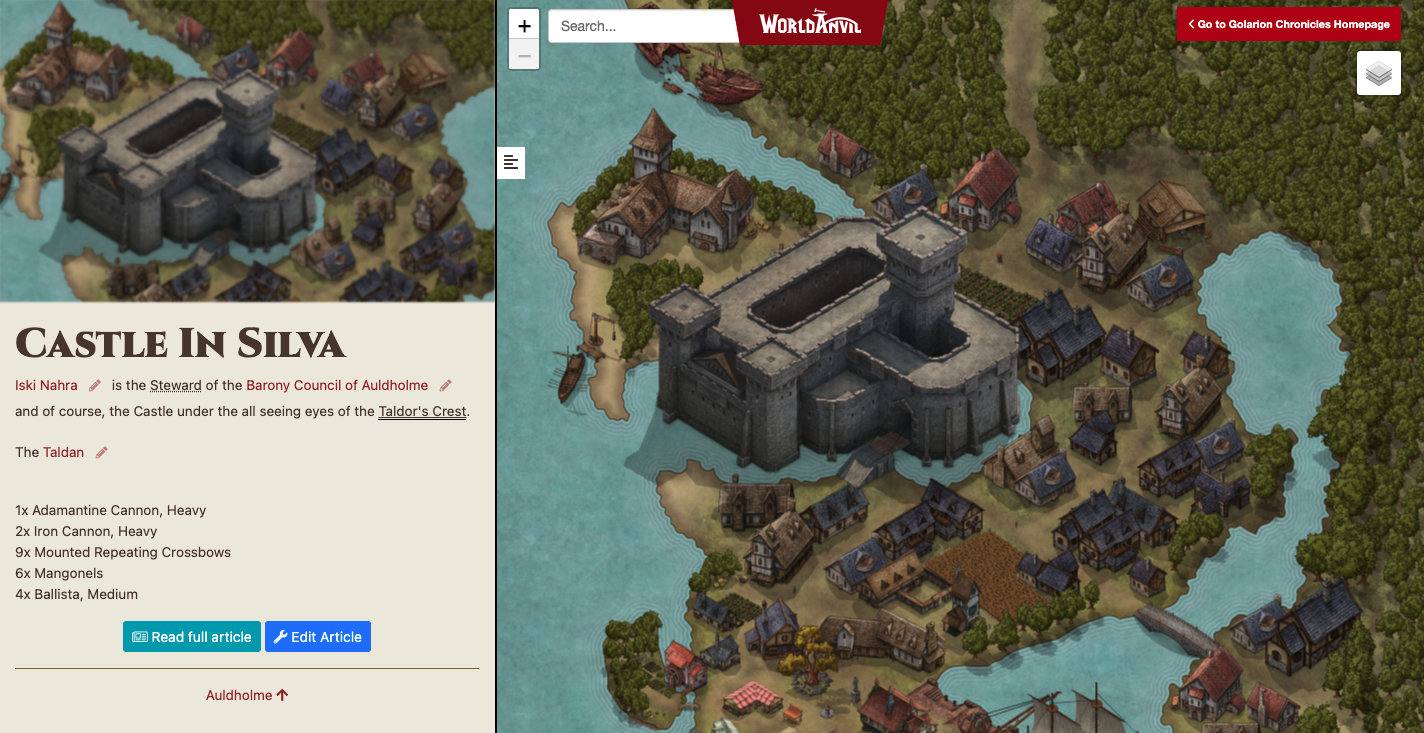Click the edit pencil beside Barony Council of Auldholme
This screenshot has width=1424, height=733.
click(444, 384)
